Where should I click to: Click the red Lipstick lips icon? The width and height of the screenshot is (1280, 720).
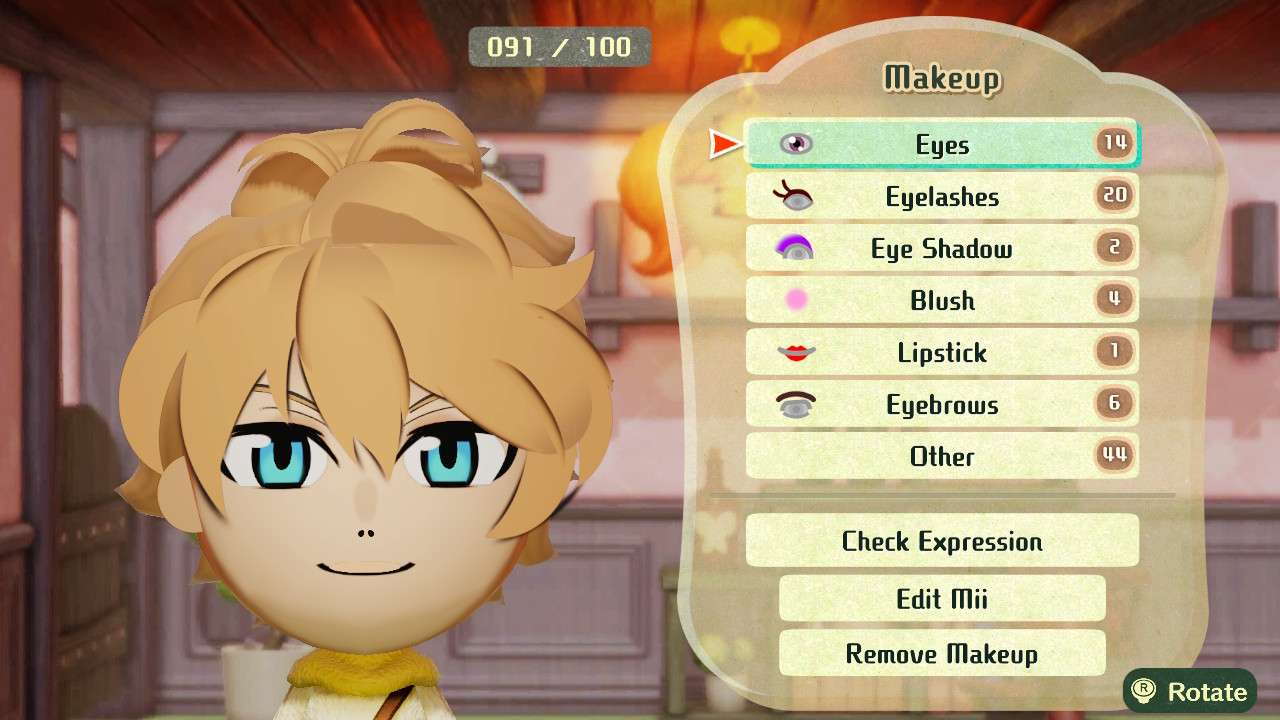795,352
